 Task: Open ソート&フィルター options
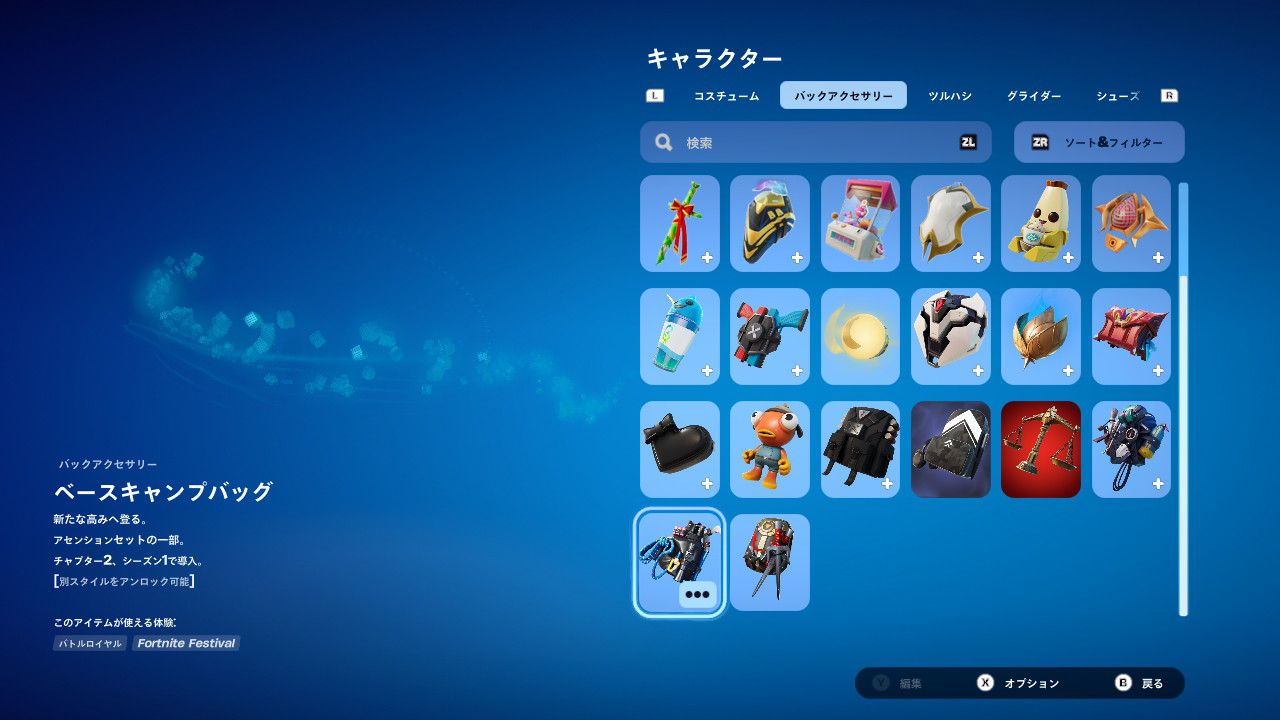coord(1099,143)
